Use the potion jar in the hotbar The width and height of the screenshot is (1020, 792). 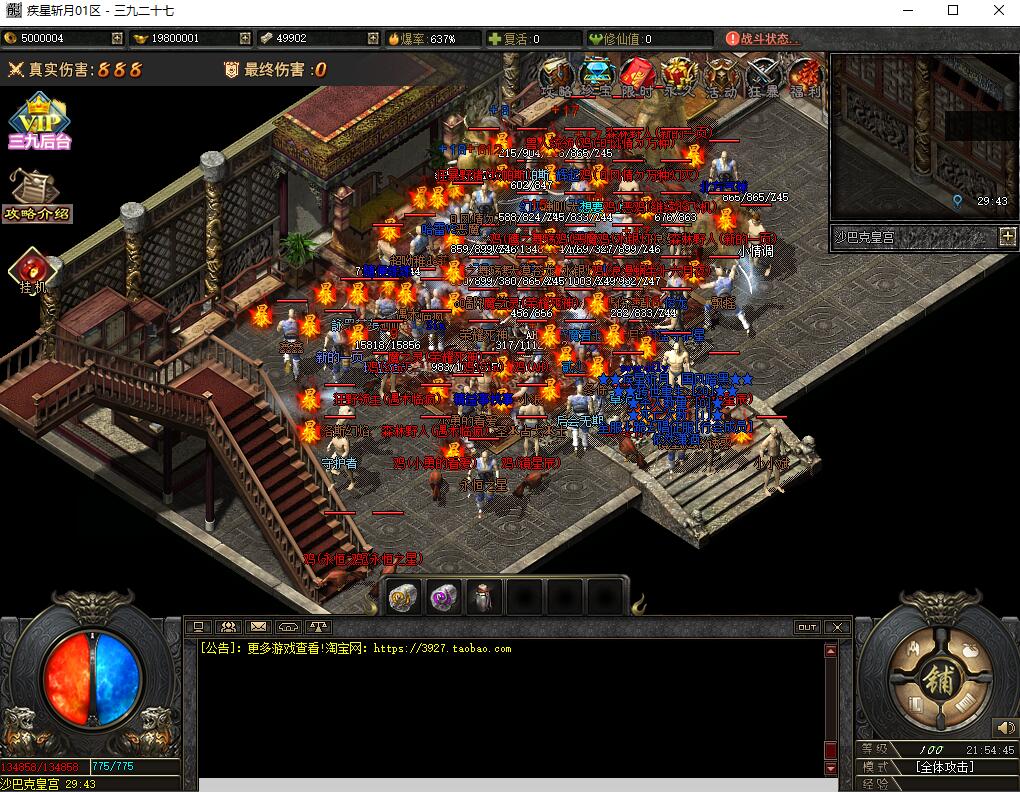484,597
